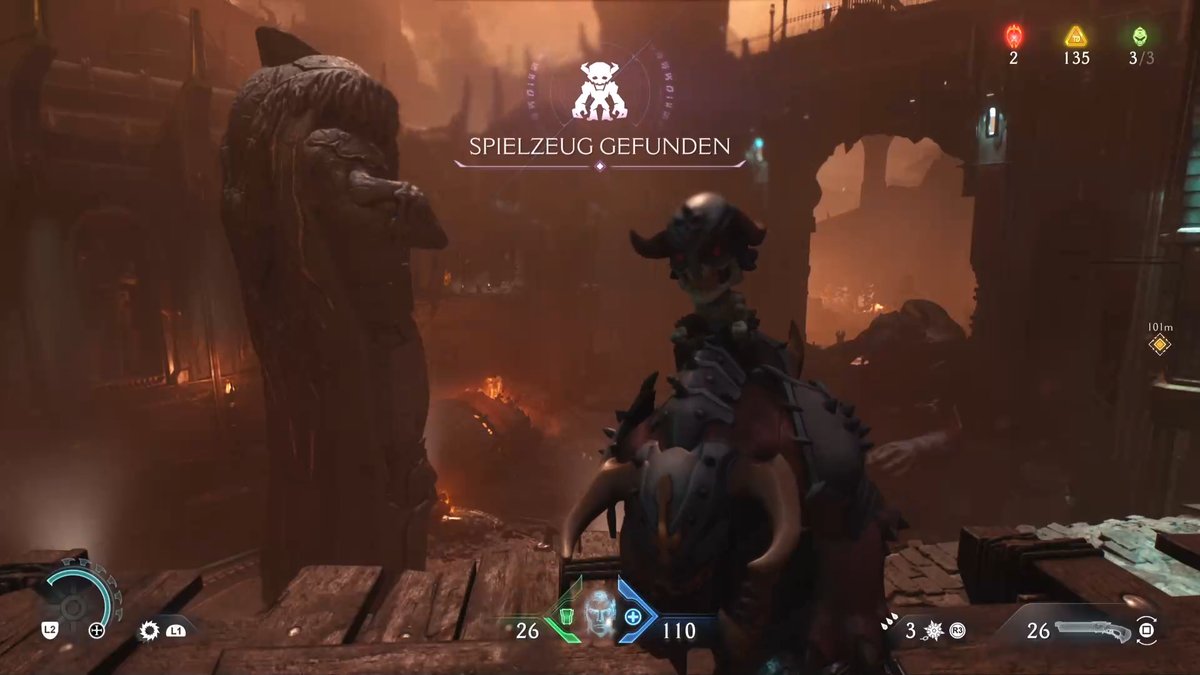This screenshot has width=1200, height=675.
Task: Click the blue health cross icon
Action: (x=633, y=616)
